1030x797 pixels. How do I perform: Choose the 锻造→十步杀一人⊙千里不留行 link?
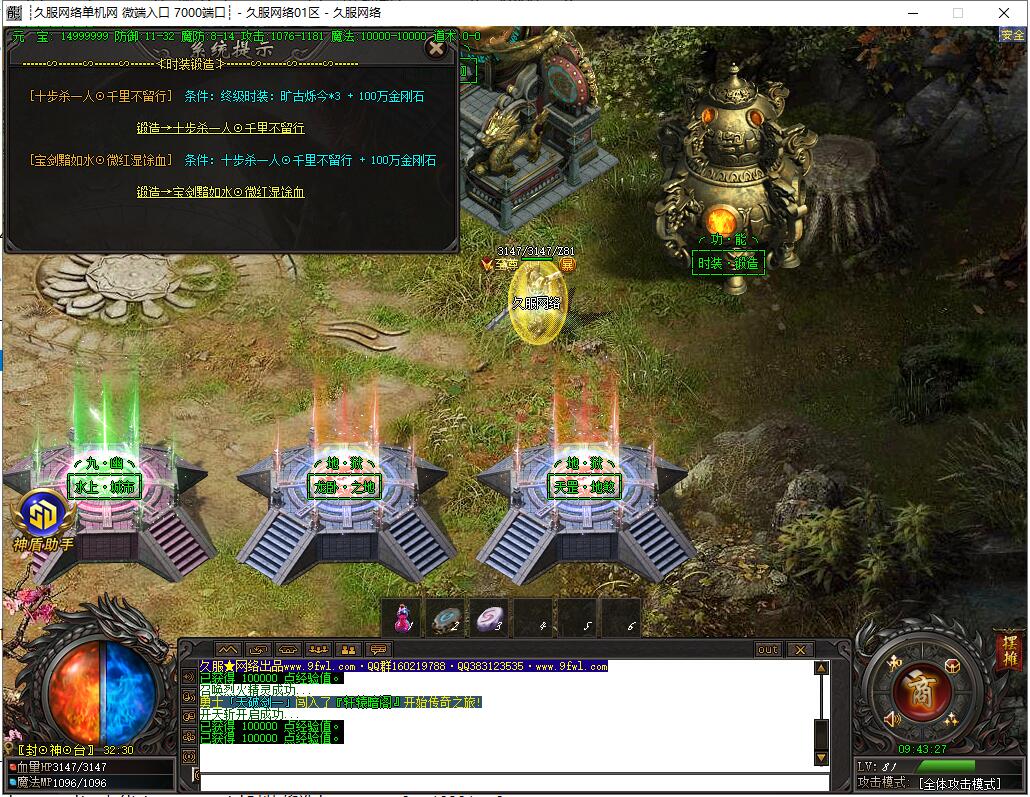(221, 128)
